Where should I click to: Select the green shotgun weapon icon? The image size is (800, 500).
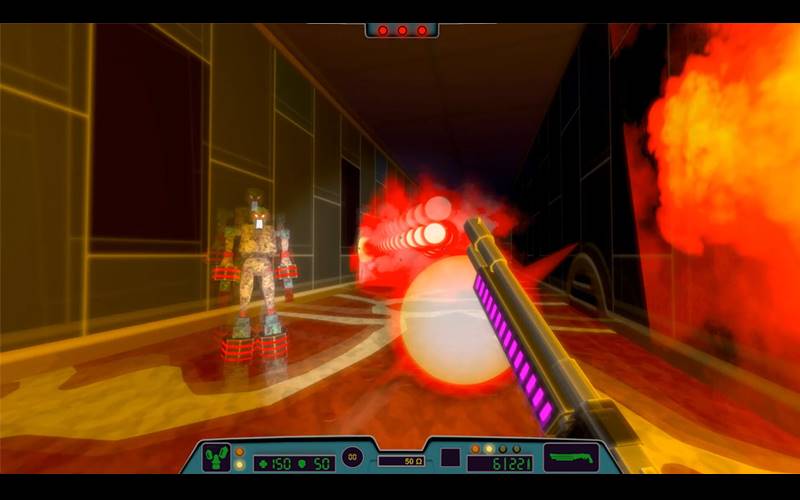pos(571,458)
